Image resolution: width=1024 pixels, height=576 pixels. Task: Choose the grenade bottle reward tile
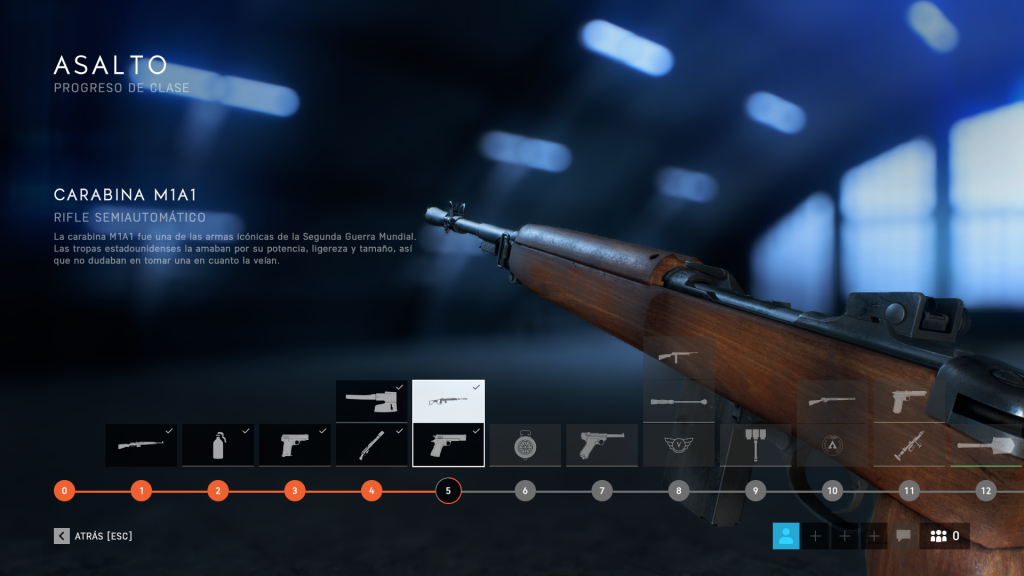[218, 445]
